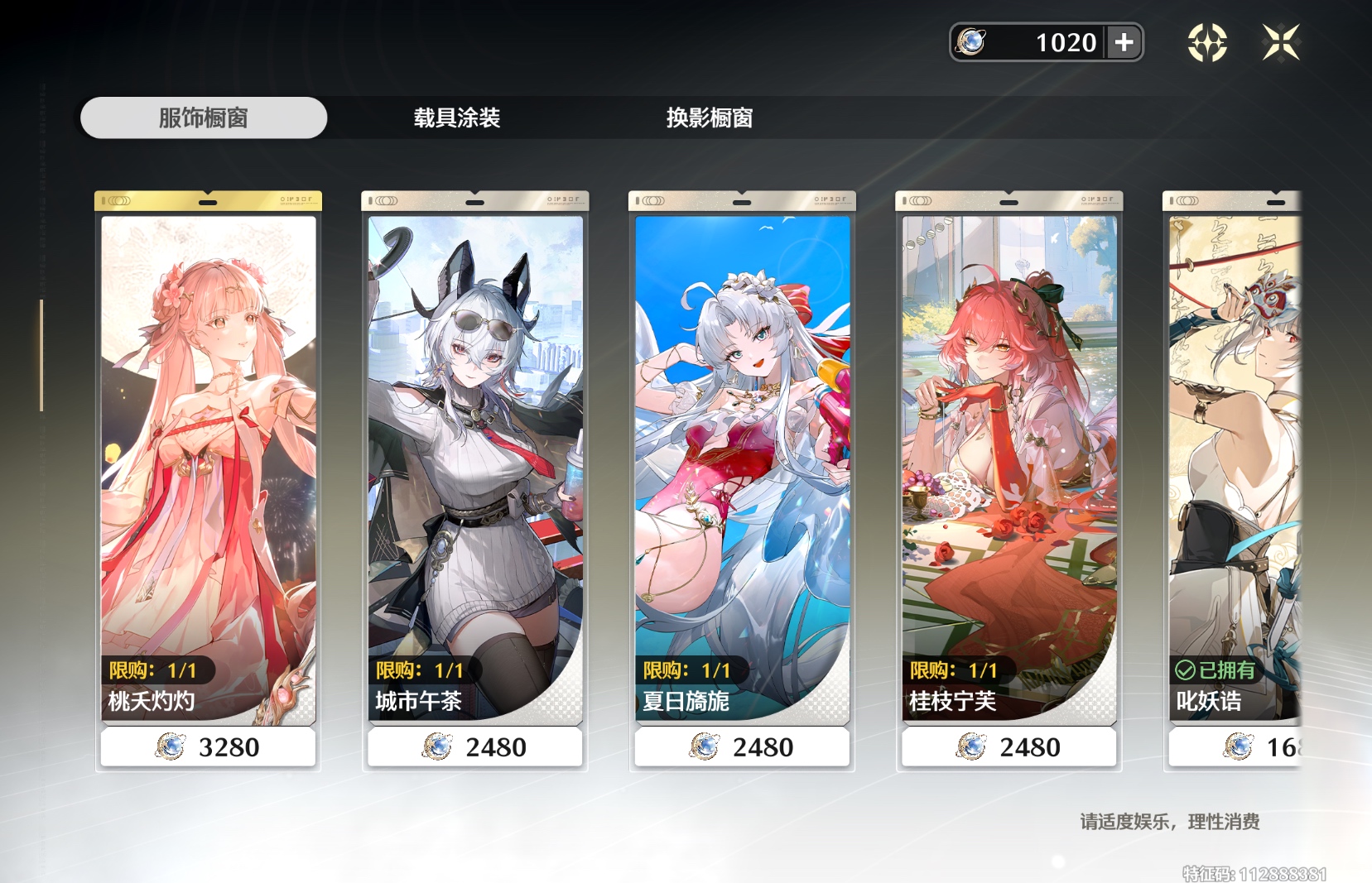Image resolution: width=1372 pixels, height=883 pixels.
Task: Open the 载具涂装 tab
Action: (457, 118)
